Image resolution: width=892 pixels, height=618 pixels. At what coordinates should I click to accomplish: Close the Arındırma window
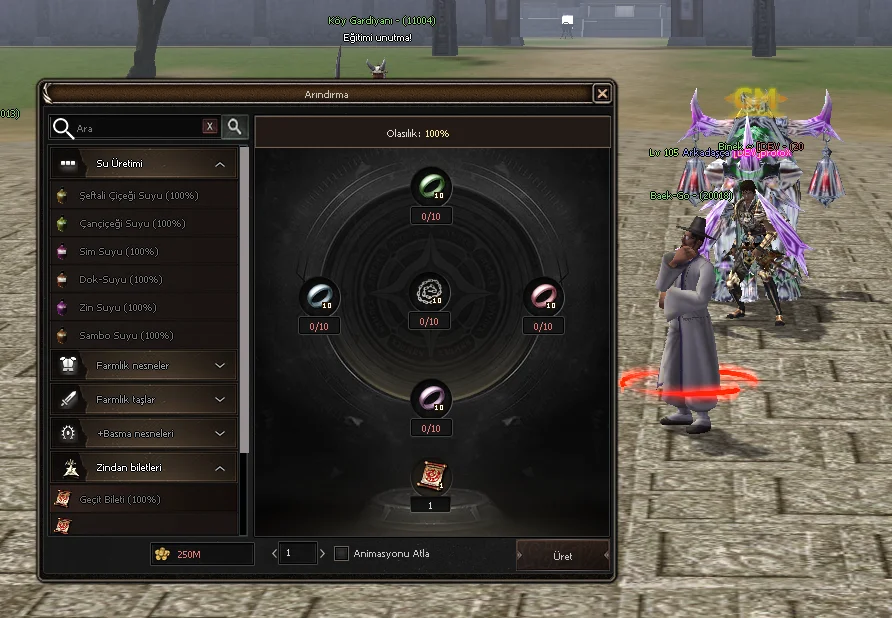pos(601,94)
